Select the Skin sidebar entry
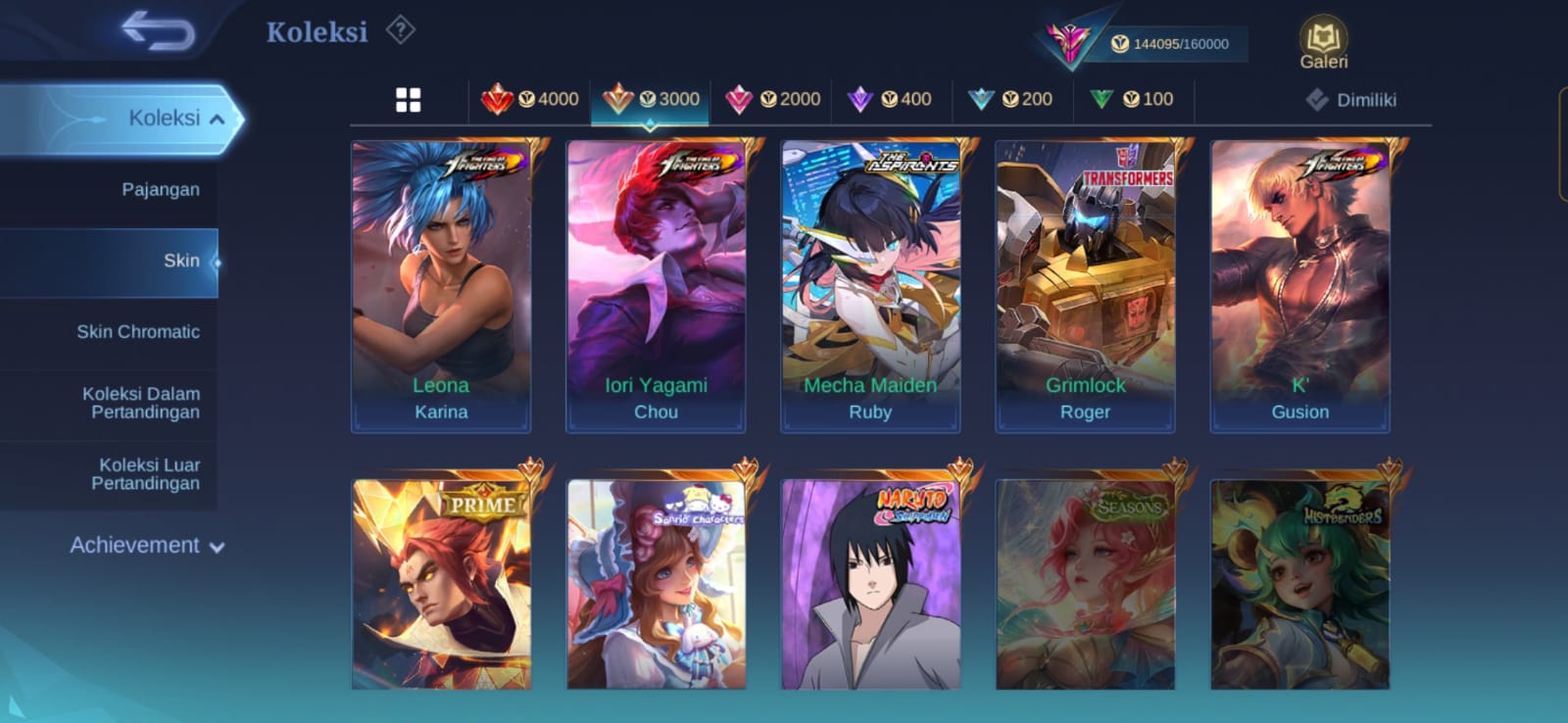This screenshot has width=1568, height=723. [x=181, y=261]
